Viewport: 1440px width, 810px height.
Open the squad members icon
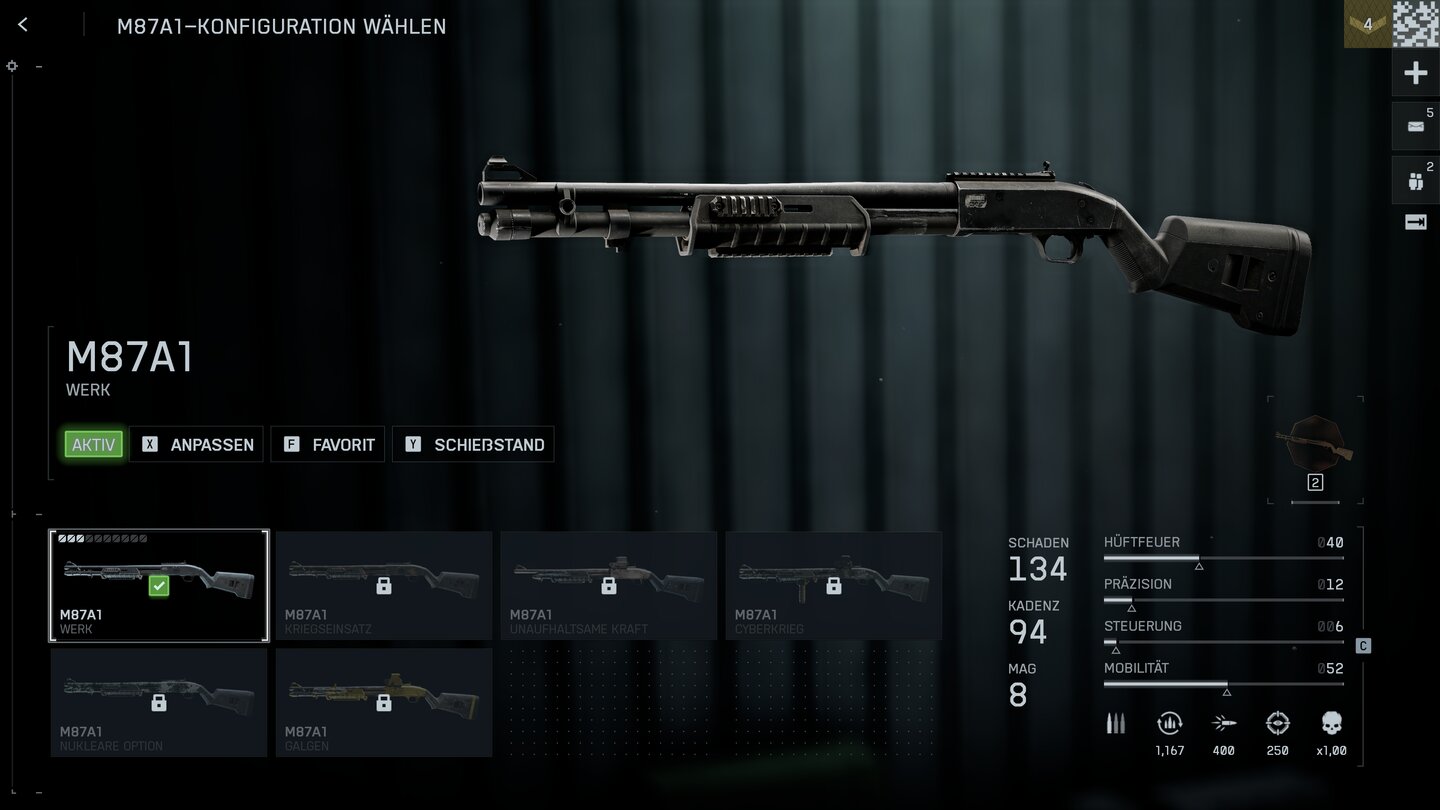pos(1415,181)
